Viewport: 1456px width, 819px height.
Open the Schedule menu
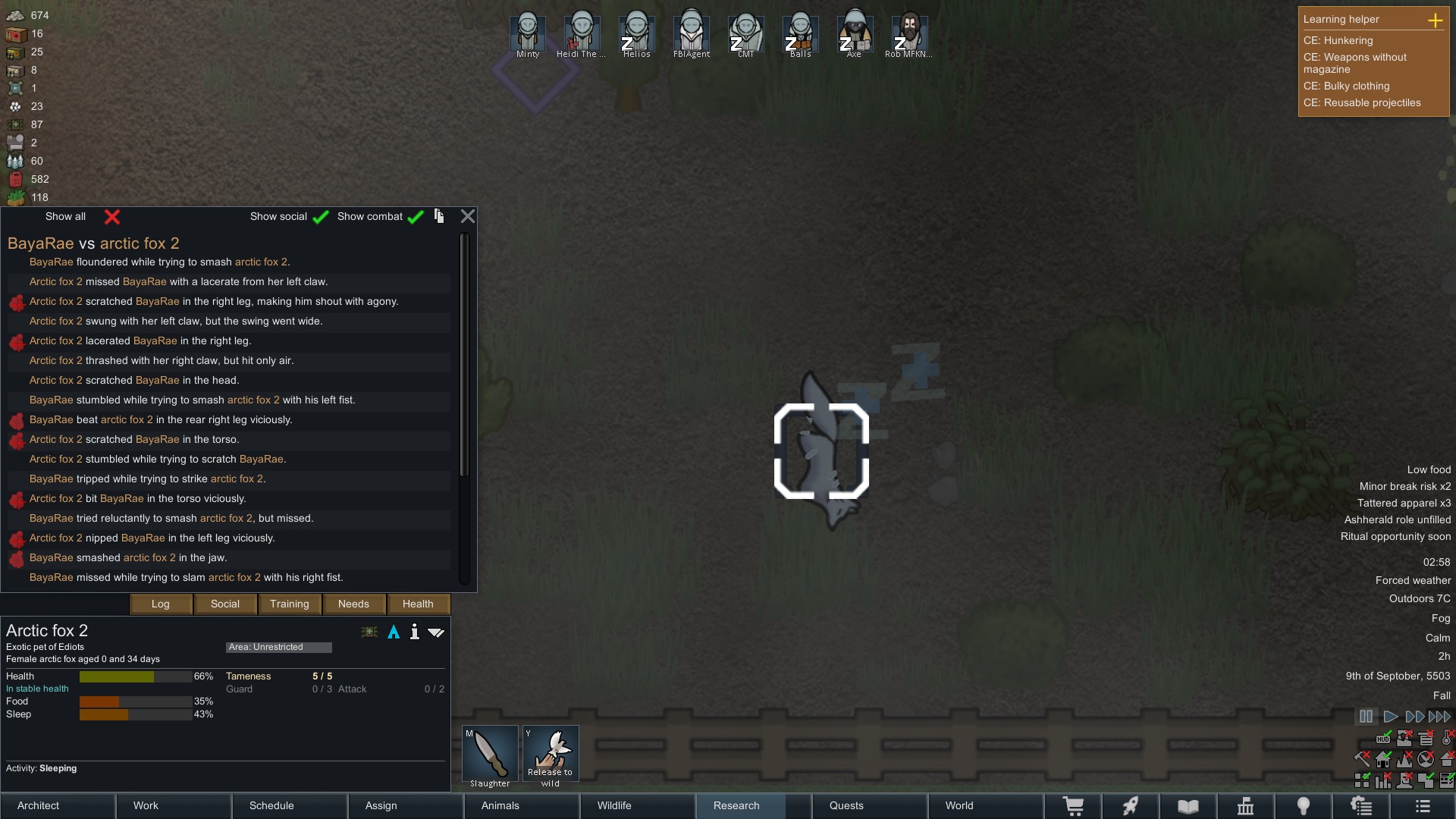click(290, 805)
